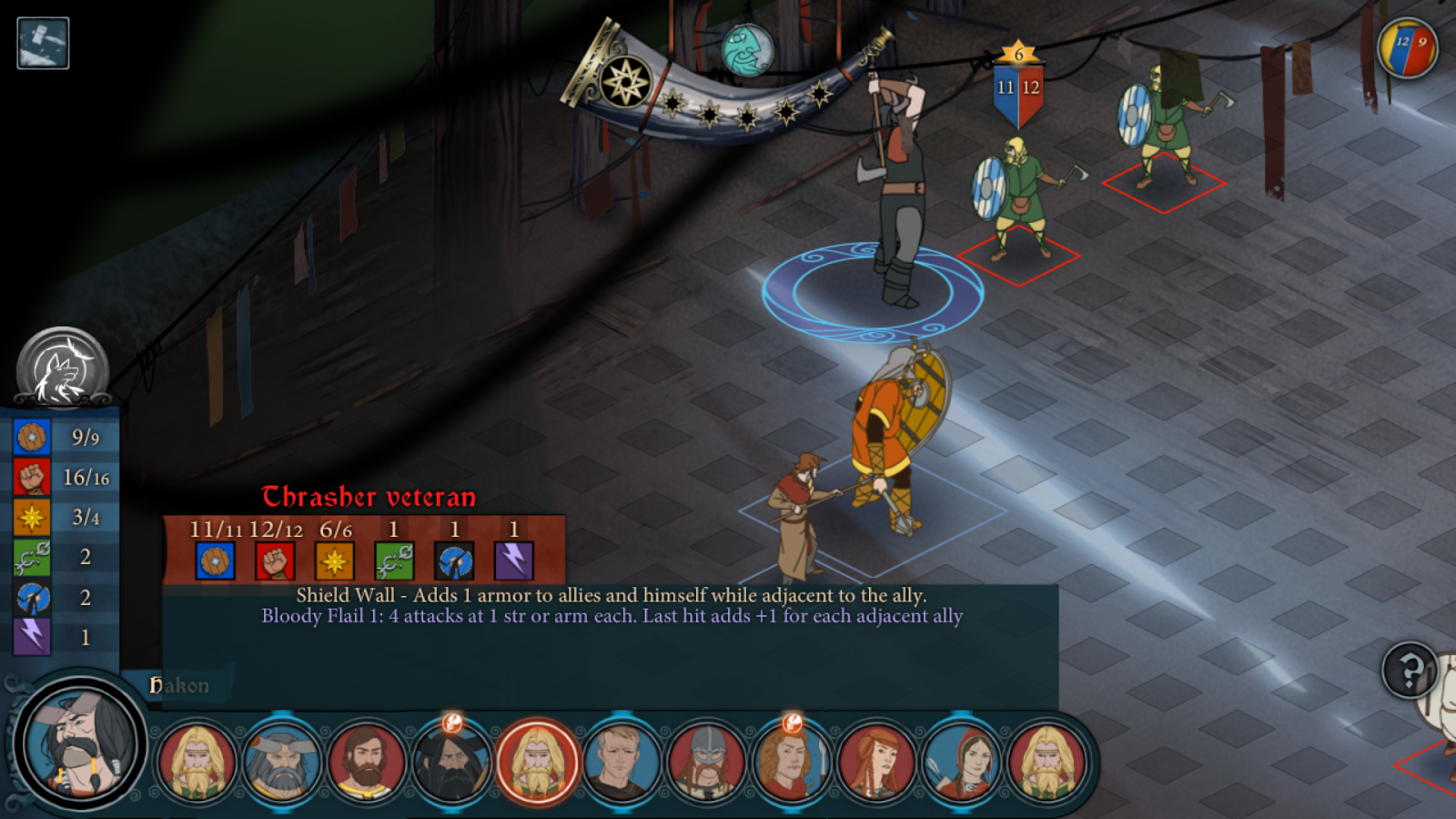Select Hakon's red fist strength icon
This screenshot has width=1456, height=819.
pos(32,477)
